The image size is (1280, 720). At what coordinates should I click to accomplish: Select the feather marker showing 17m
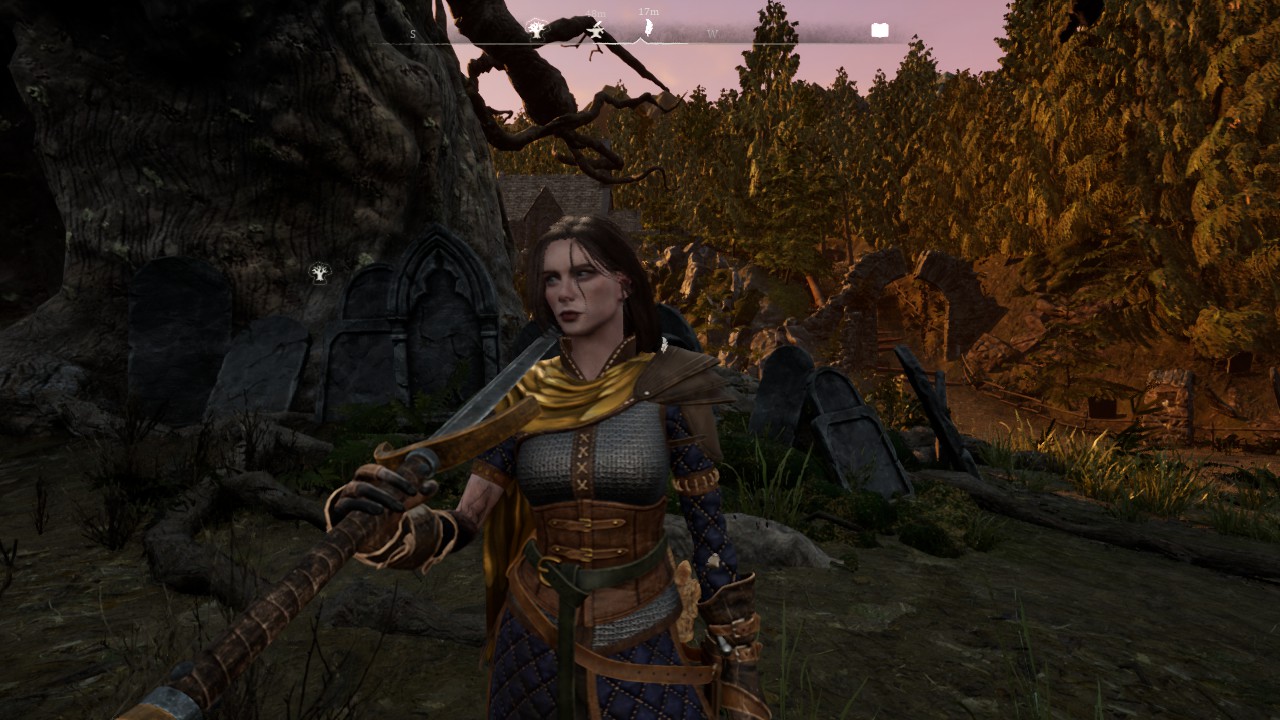(x=647, y=28)
